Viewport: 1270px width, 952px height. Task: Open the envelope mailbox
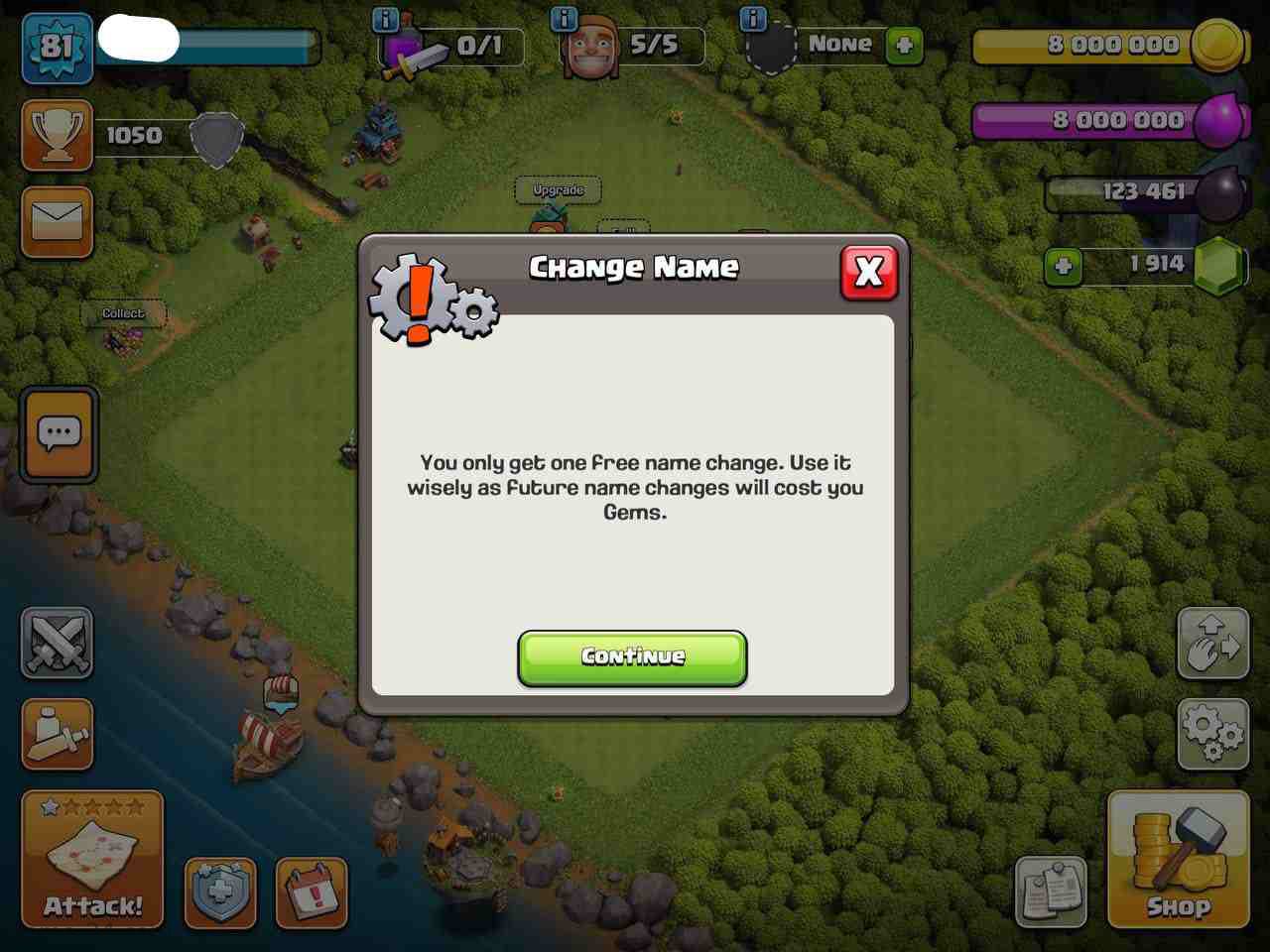[57, 221]
